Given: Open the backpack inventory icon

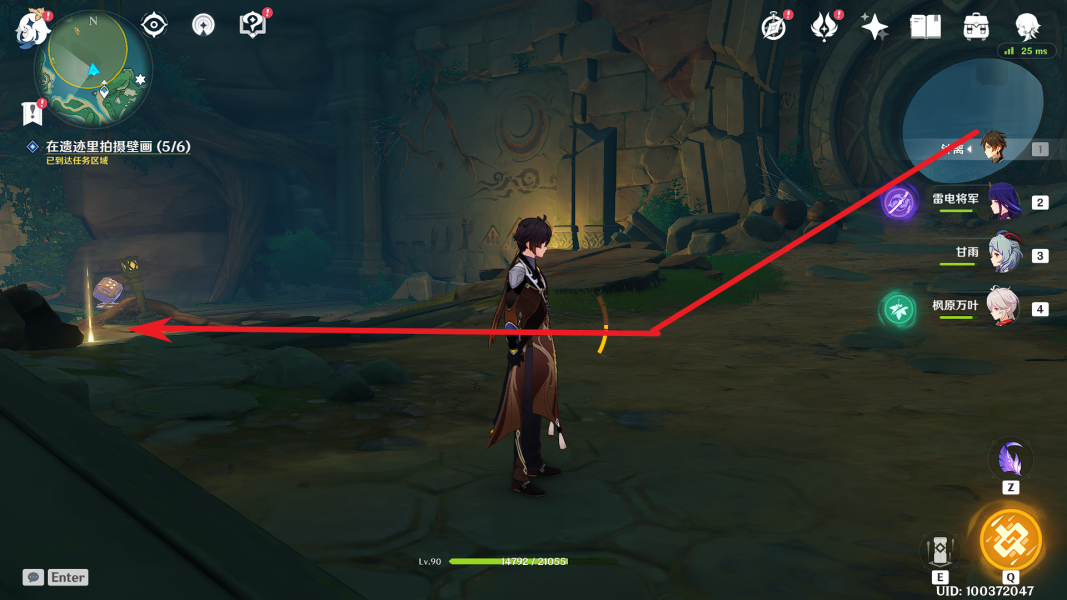Looking at the screenshot, I should 976,27.
